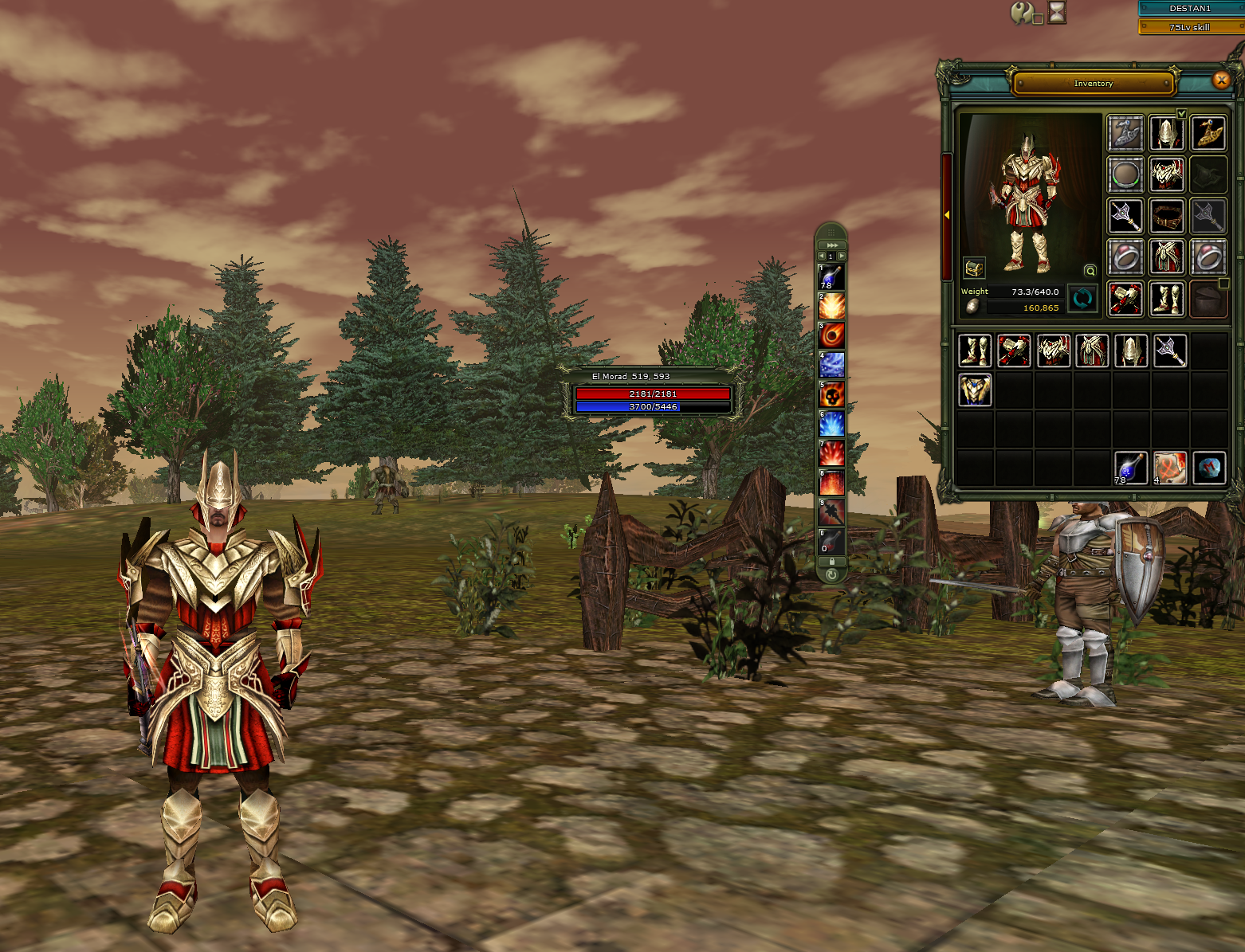Use the mana potion in hotbar slot 1
The width and height of the screenshot is (1245, 952).
pyautogui.click(x=831, y=277)
